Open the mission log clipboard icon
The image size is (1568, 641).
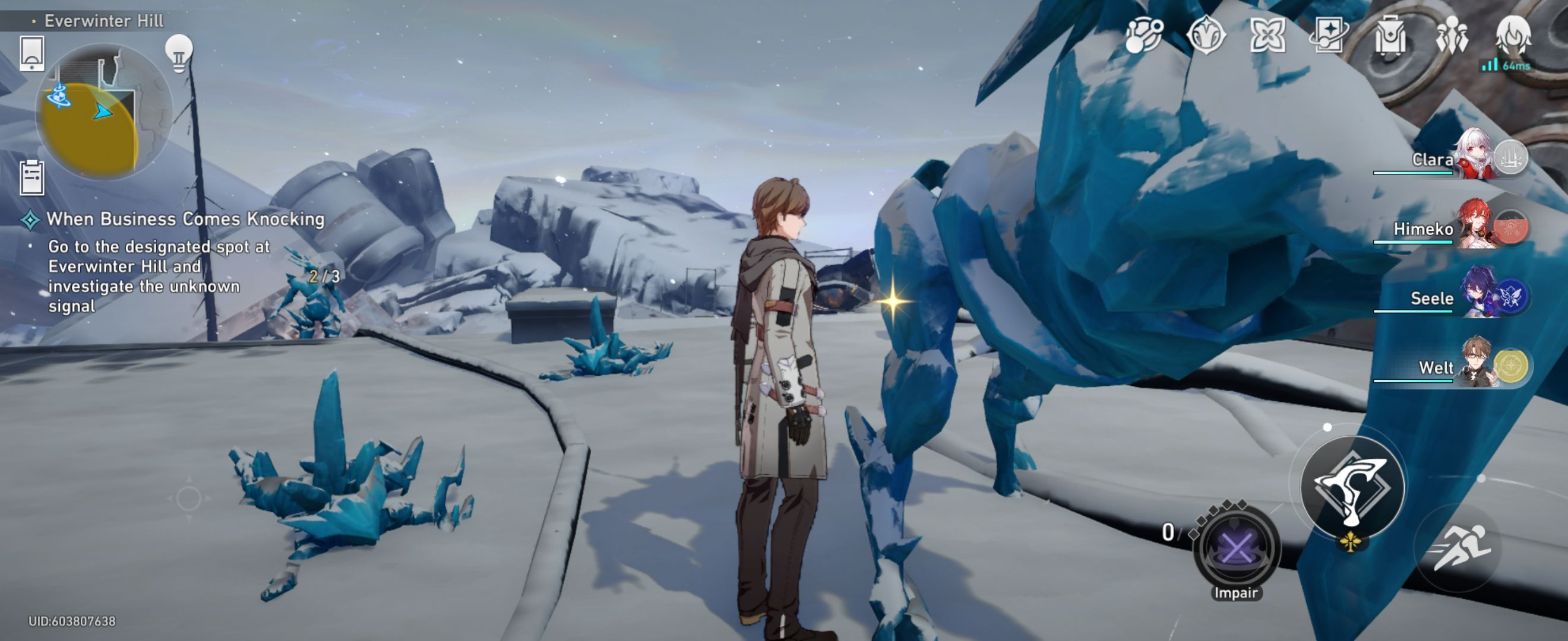(x=33, y=179)
